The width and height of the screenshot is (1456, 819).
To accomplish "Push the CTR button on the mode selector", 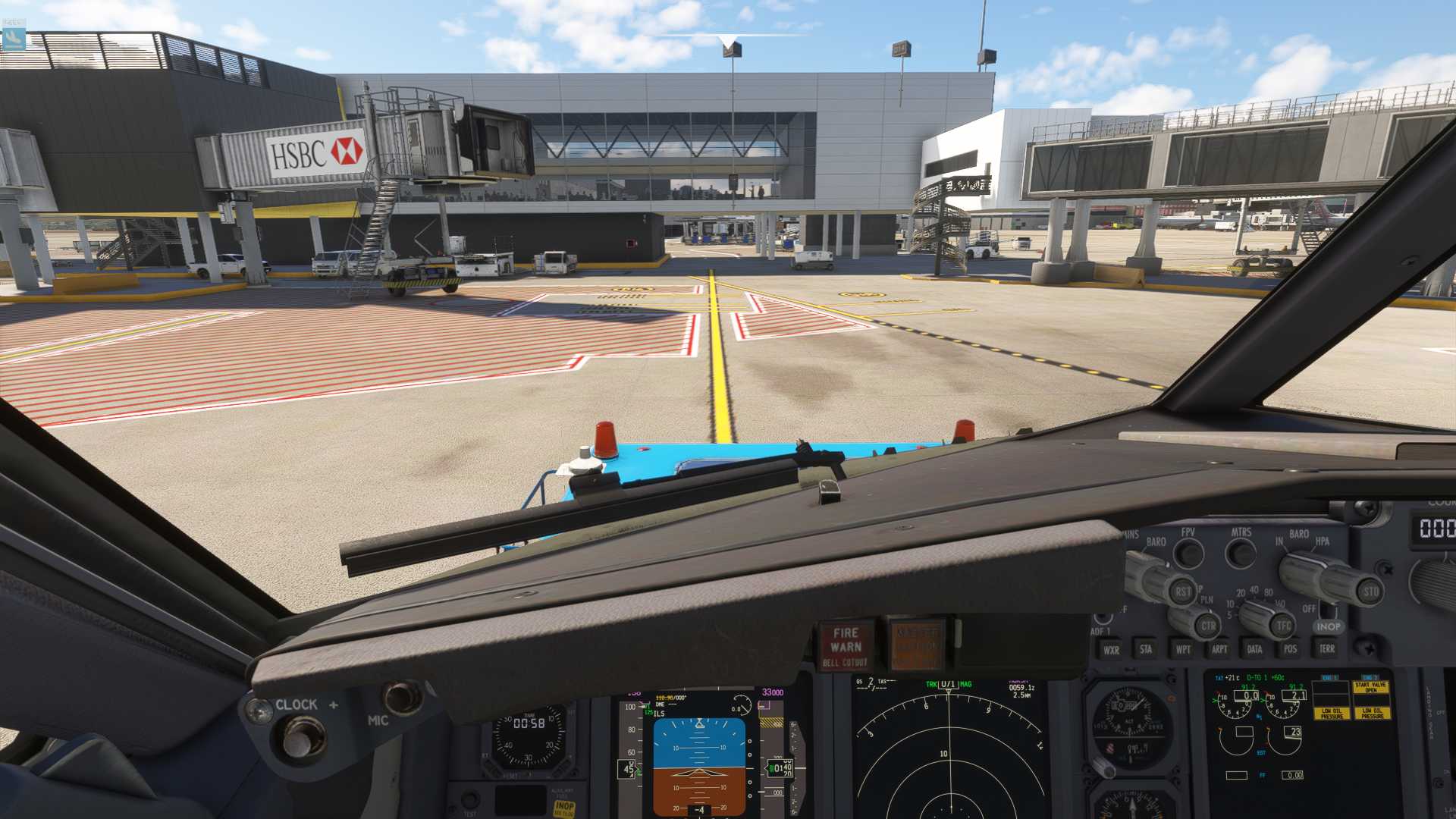I will pyautogui.click(x=1208, y=626).
